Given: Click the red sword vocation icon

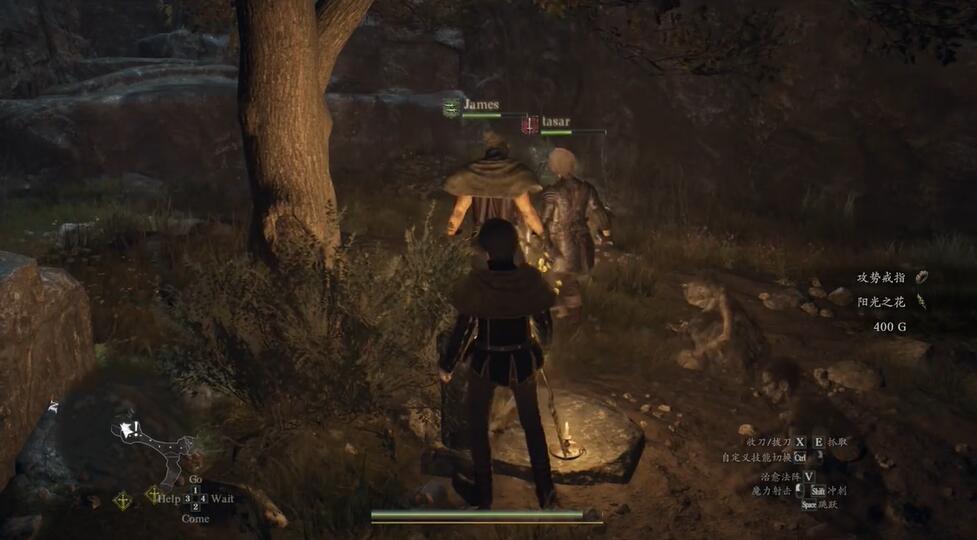Looking at the screenshot, I should click(x=530, y=125).
